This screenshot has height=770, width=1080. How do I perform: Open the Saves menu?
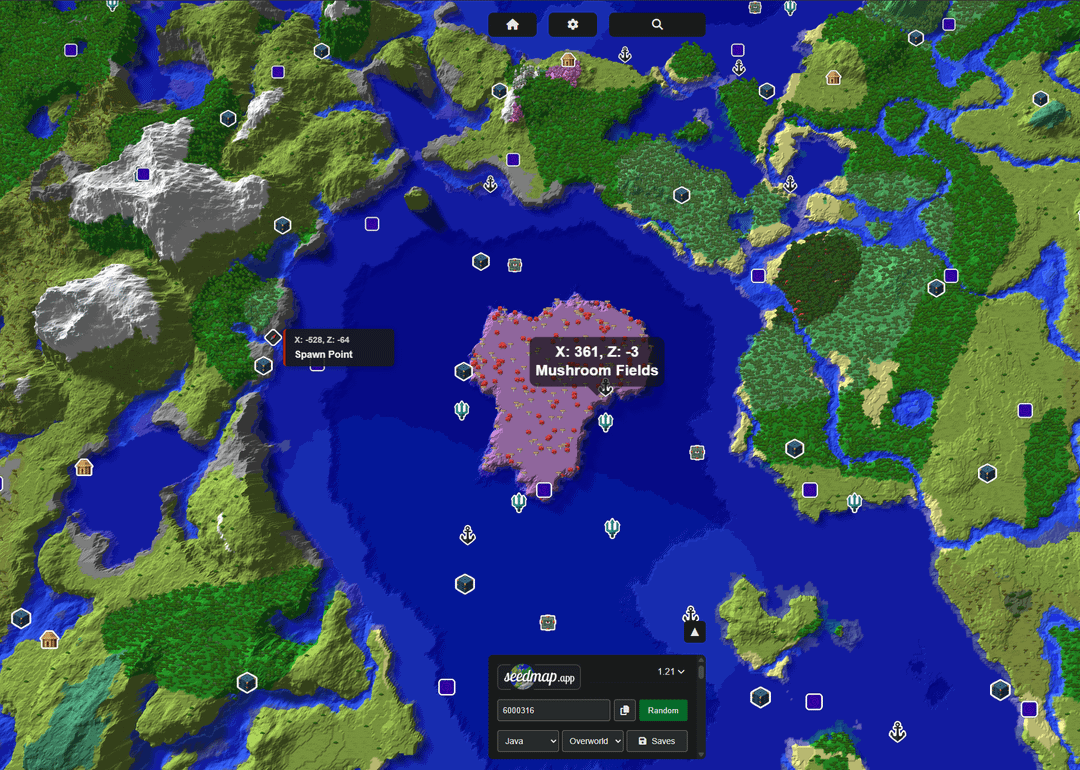pos(657,741)
